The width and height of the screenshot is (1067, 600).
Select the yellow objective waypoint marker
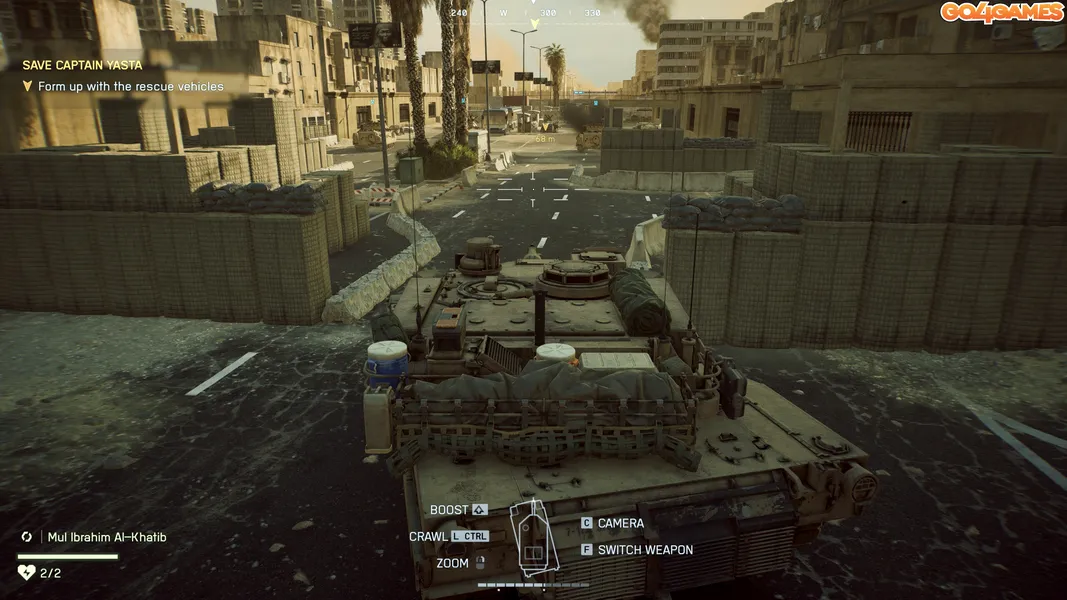pyautogui.click(x=545, y=127)
